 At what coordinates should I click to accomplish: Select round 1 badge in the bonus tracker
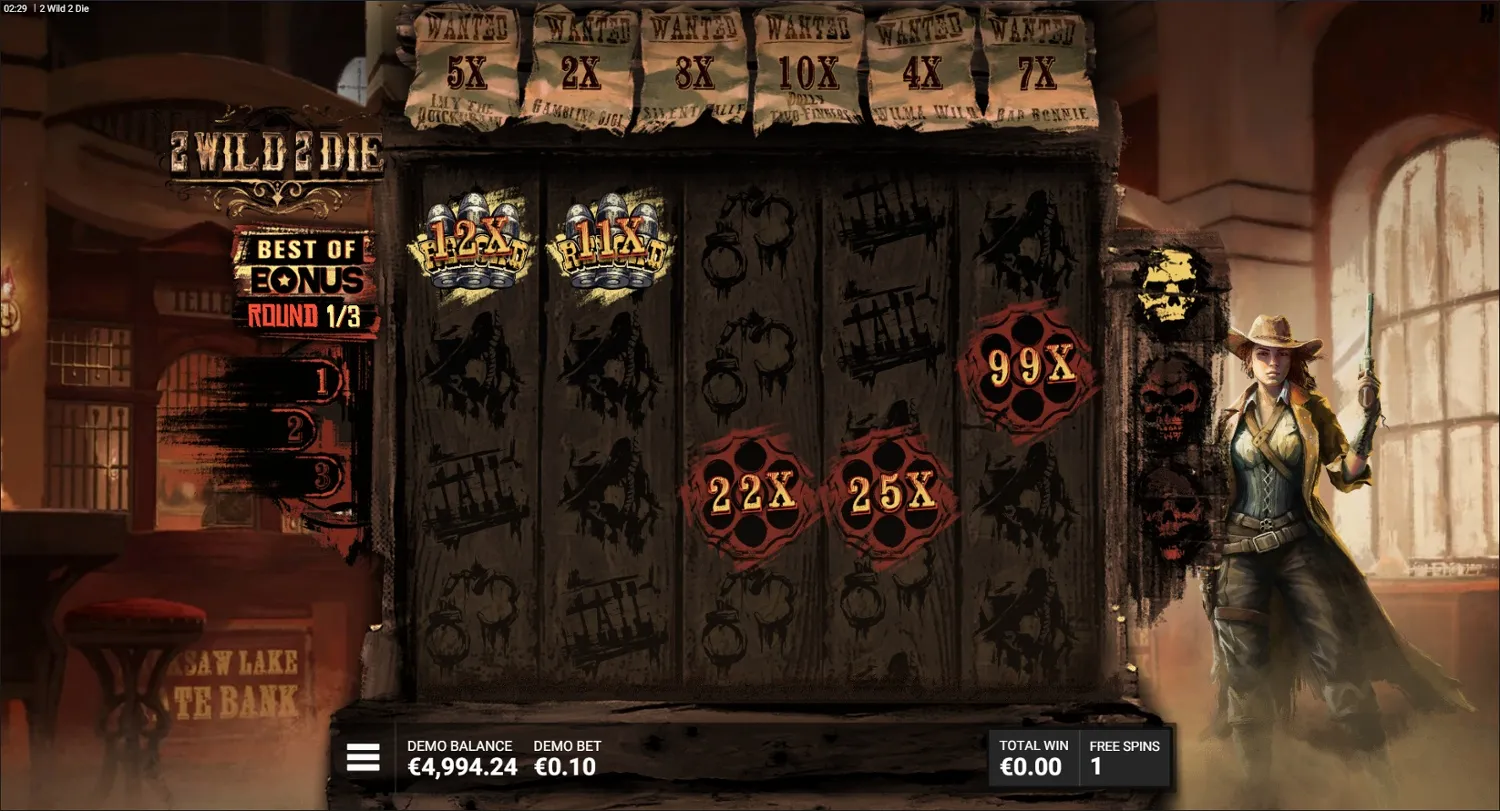(322, 383)
